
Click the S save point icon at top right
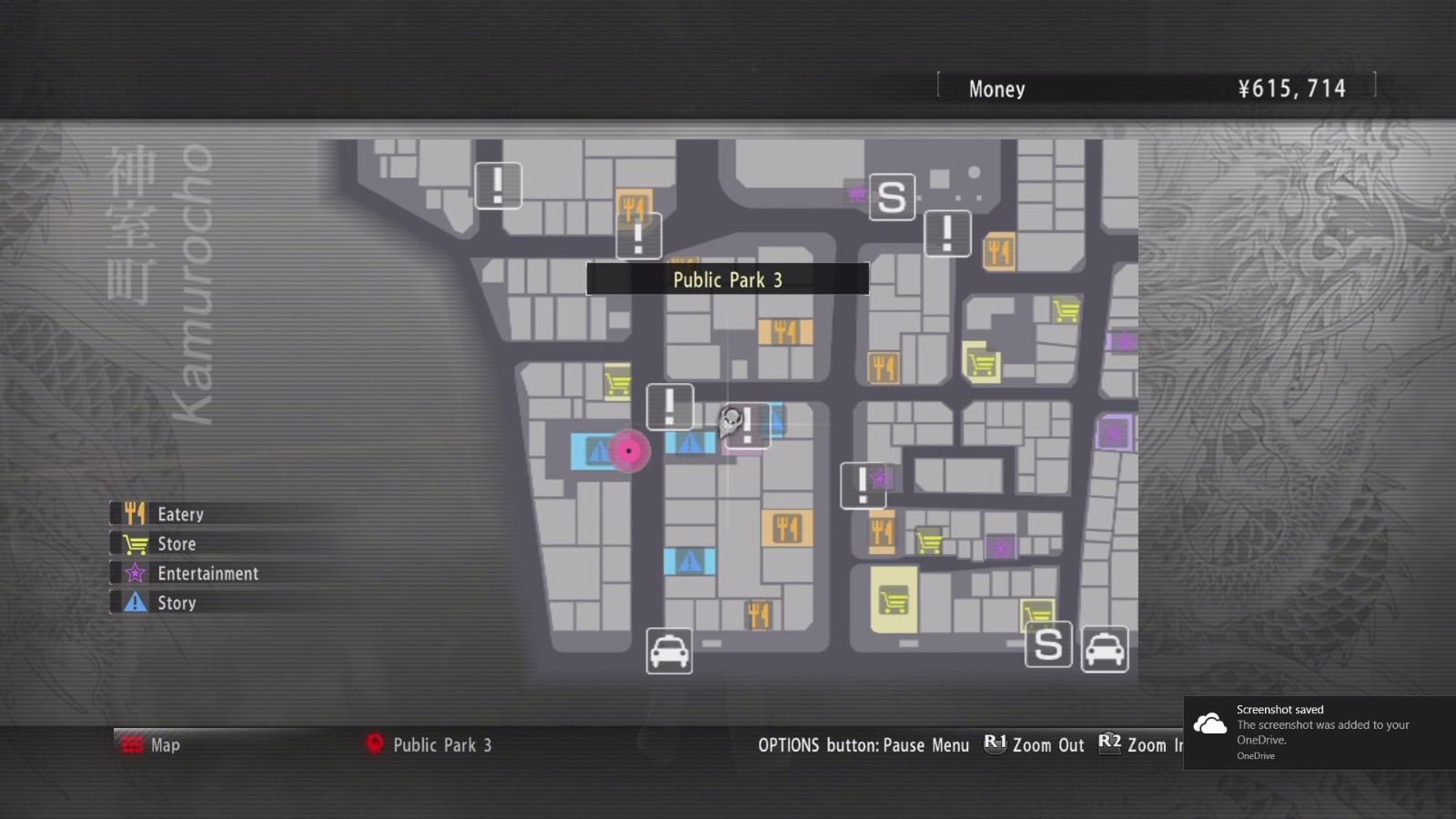pyautogui.click(x=891, y=197)
